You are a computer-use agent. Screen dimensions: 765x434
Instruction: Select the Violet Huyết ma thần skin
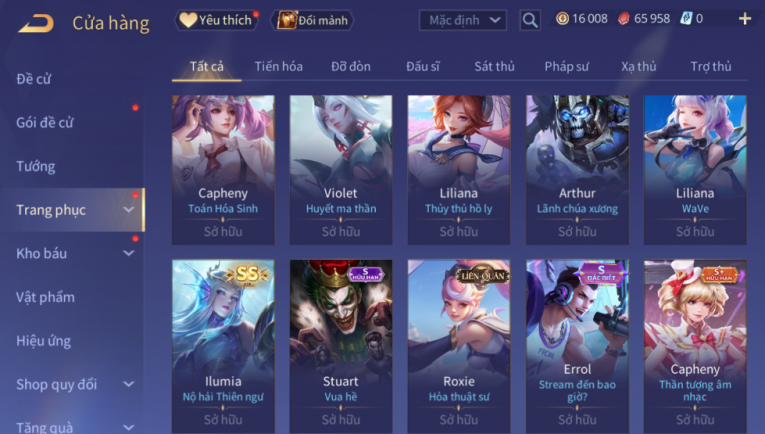click(341, 168)
